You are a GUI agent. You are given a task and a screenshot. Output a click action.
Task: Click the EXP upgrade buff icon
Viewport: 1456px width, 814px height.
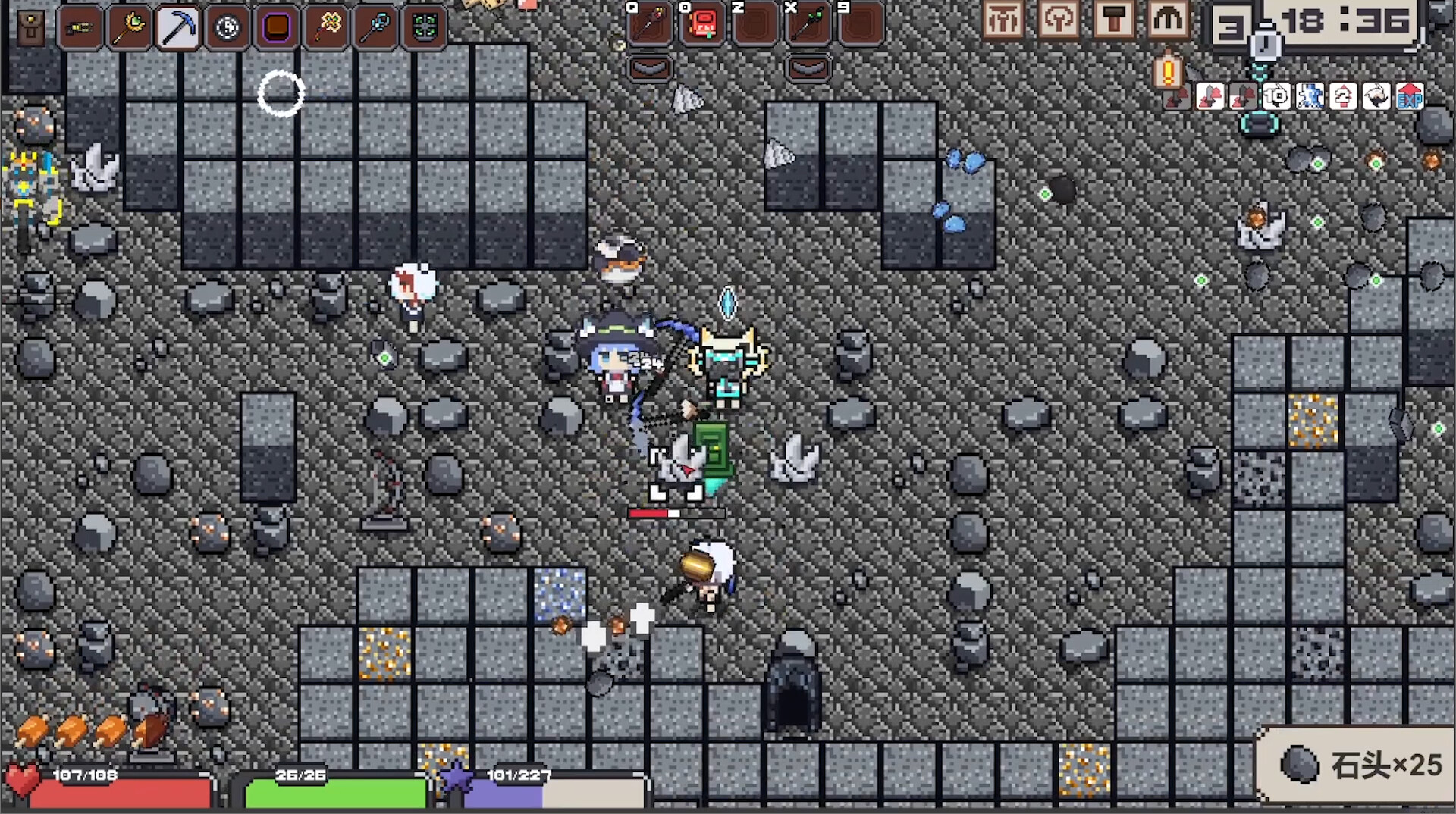[1409, 97]
